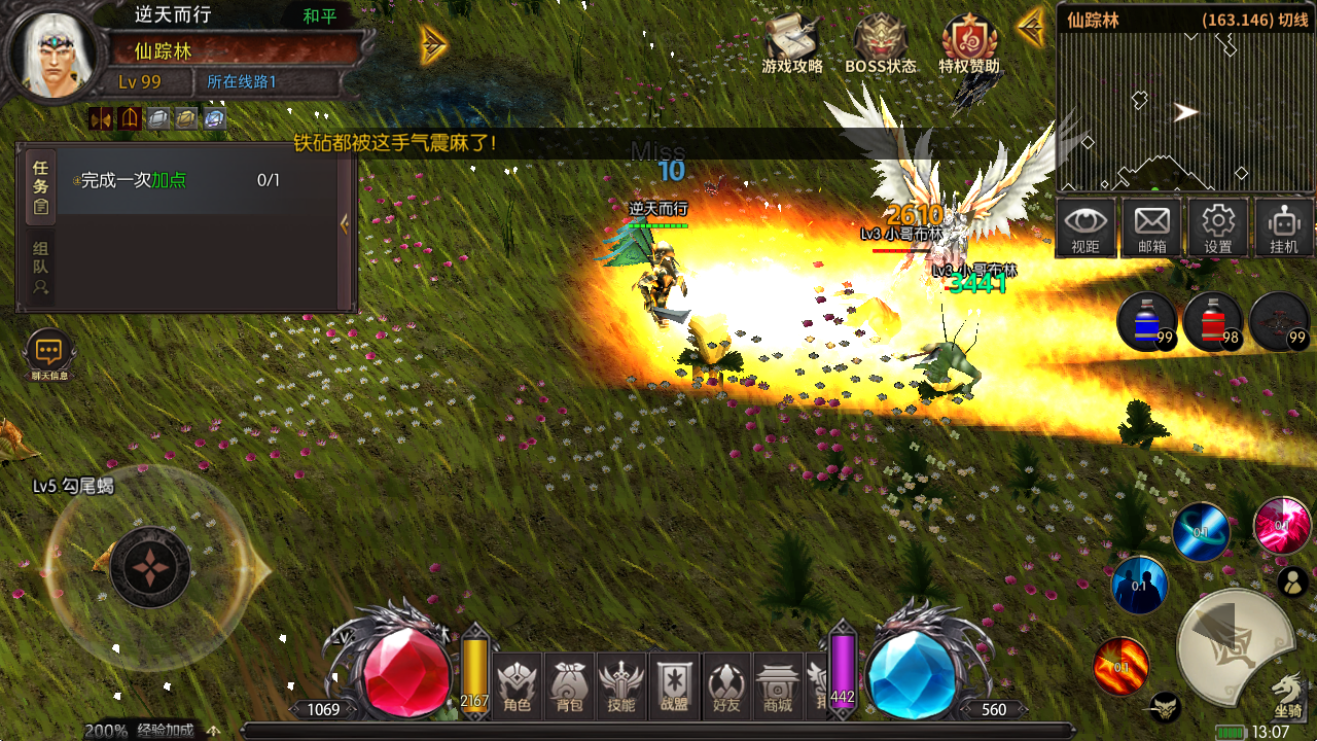1317x741 pixels.
Task: Open the 背包 backpack
Action: (569, 687)
